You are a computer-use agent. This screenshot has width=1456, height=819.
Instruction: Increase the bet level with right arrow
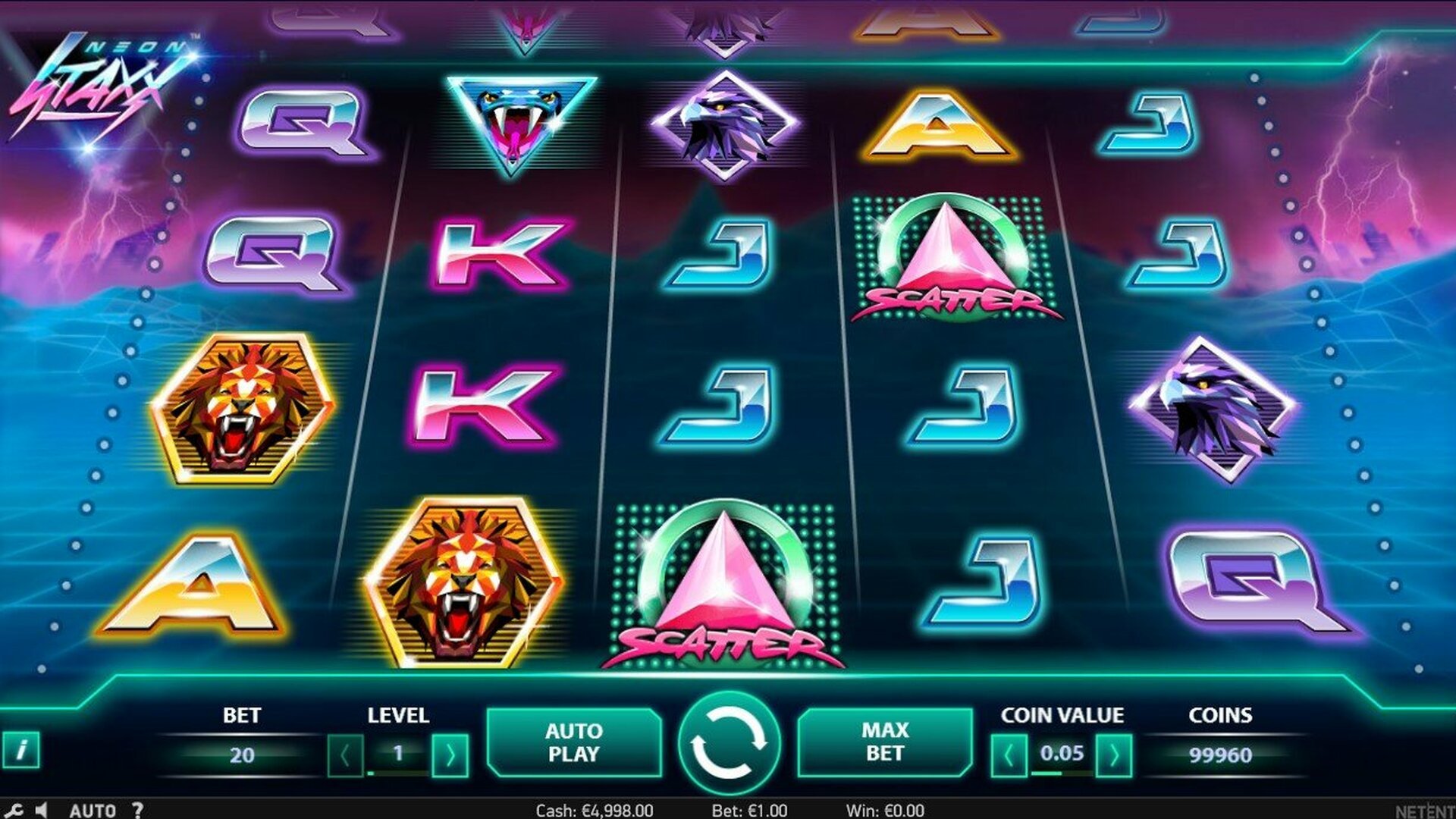click(x=450, y=755)
